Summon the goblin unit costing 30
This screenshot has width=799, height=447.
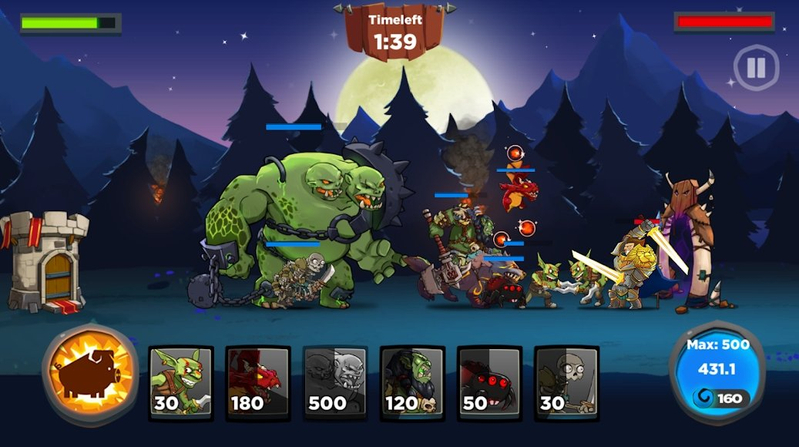181,380
